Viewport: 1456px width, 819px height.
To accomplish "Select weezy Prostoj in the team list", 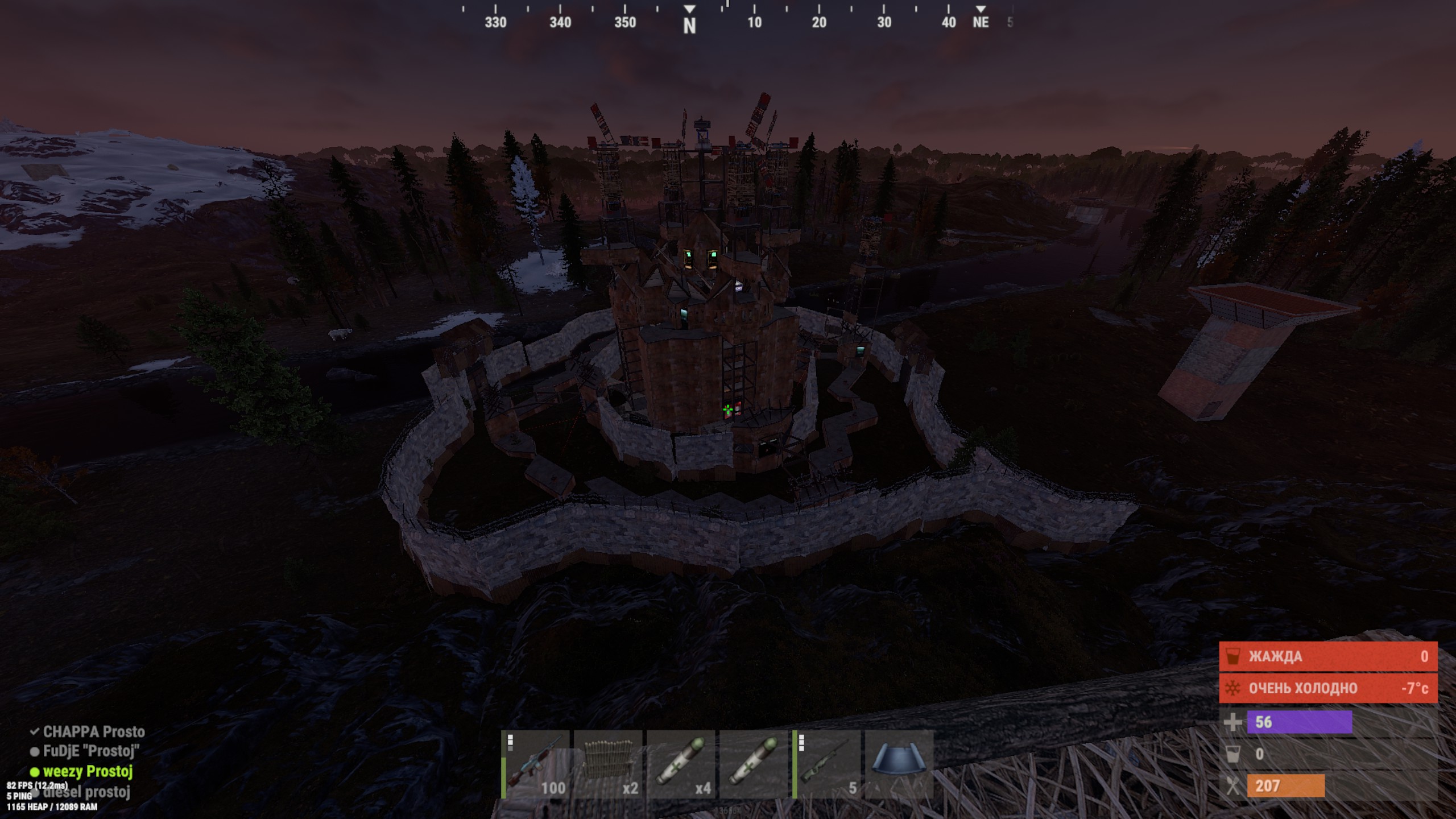I will pos(87,772).
